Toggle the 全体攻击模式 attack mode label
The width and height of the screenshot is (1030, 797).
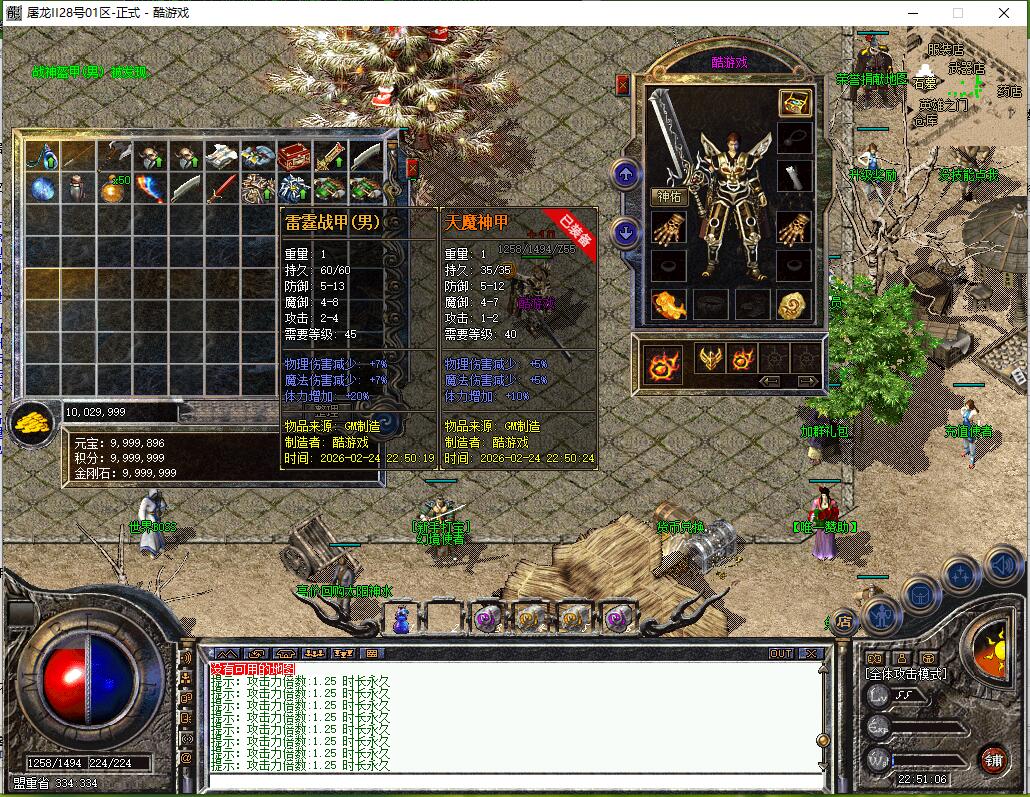click(x=906, y=674)
